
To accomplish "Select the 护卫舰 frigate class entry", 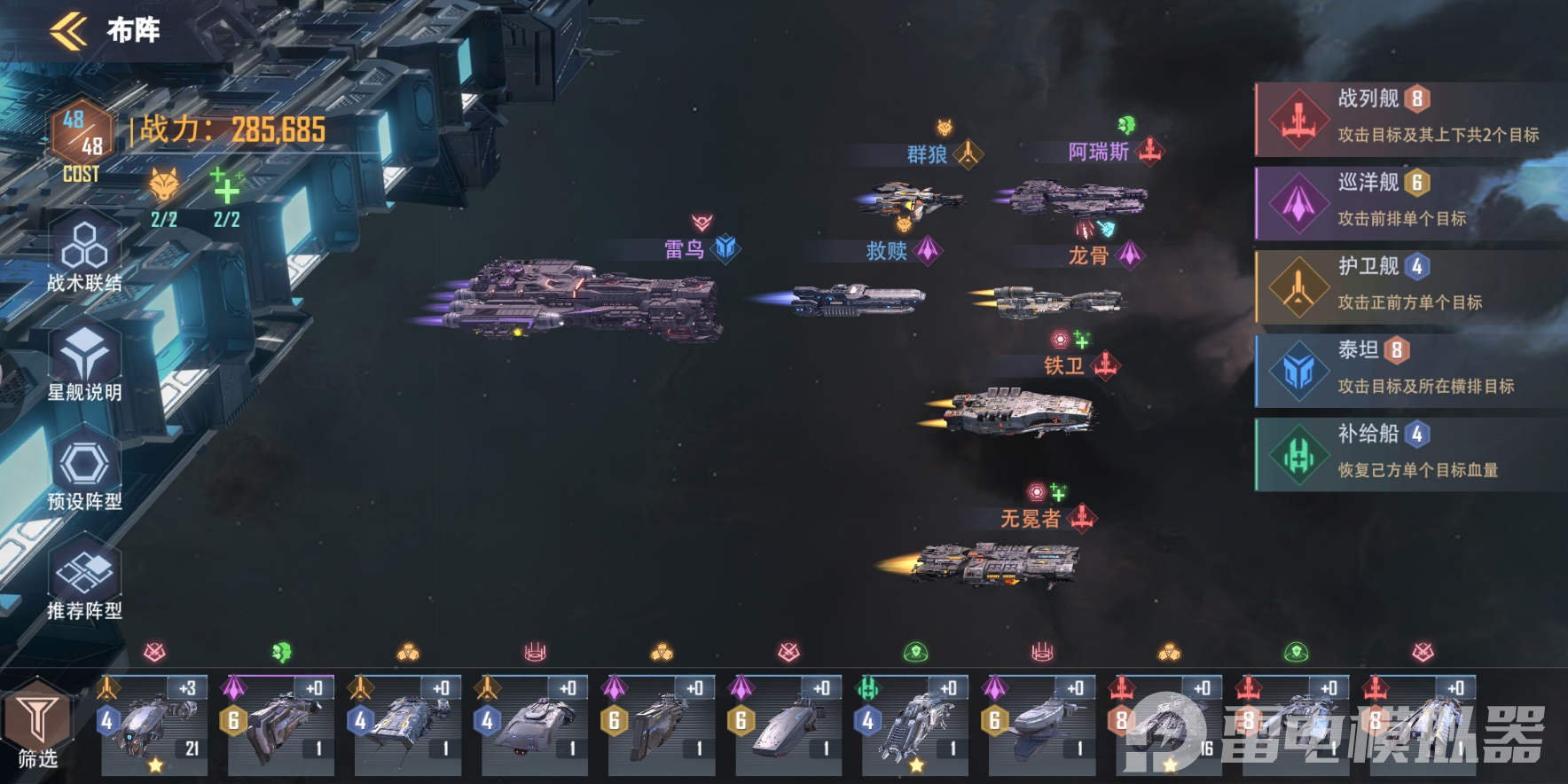I will [x=1410, y=286].
